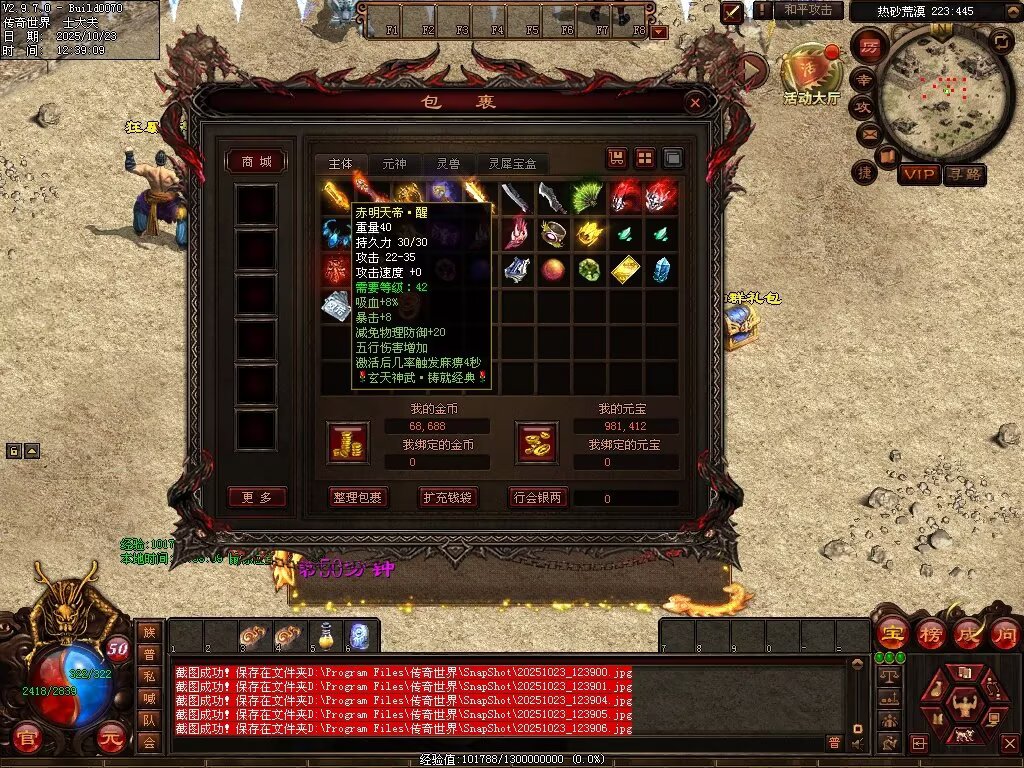This screenshot has height=768, width=1024.
Task: Open the 商城 shop
Action: [257, 162]
